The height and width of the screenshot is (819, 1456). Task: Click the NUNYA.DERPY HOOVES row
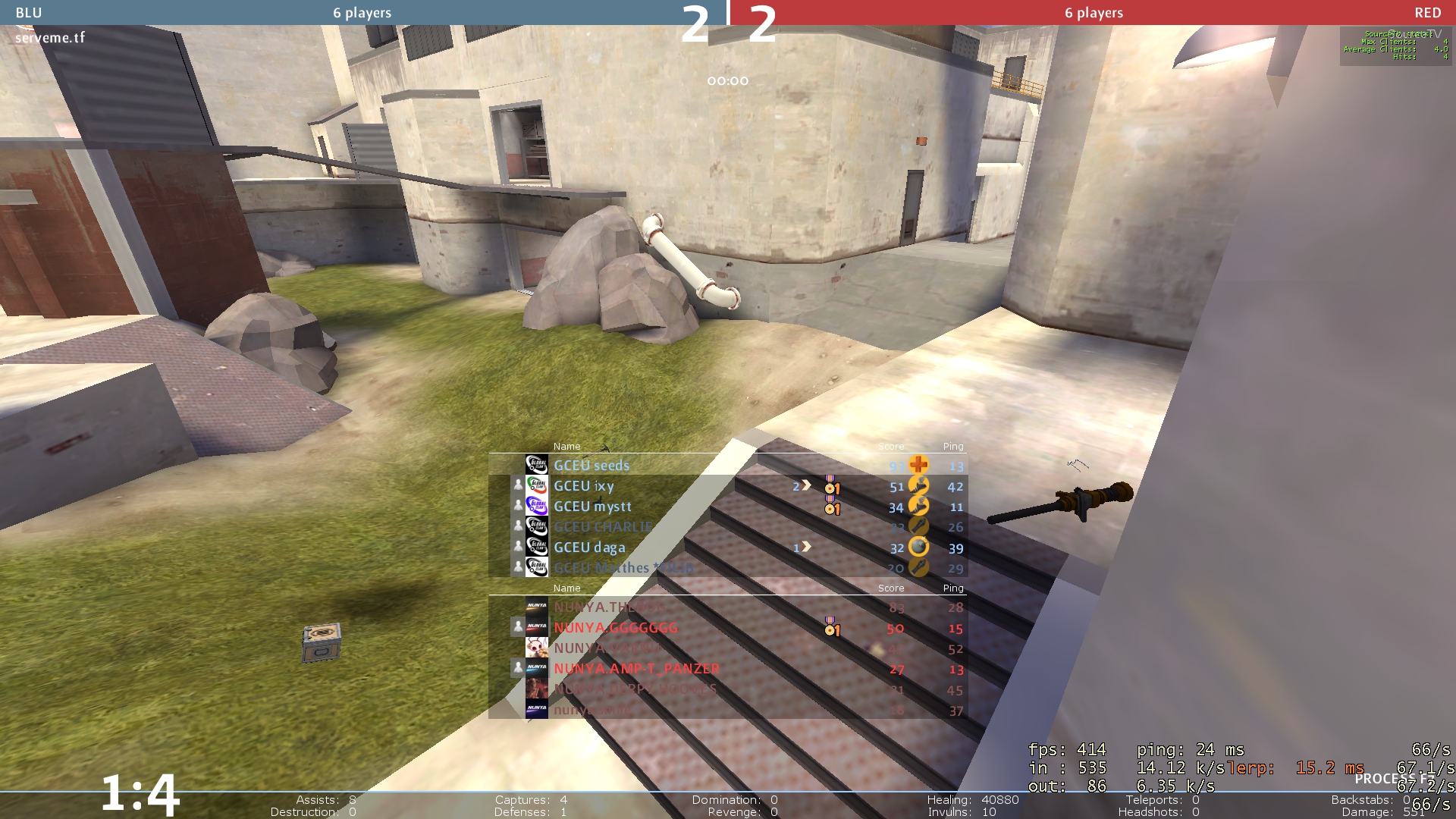point(635,689)
